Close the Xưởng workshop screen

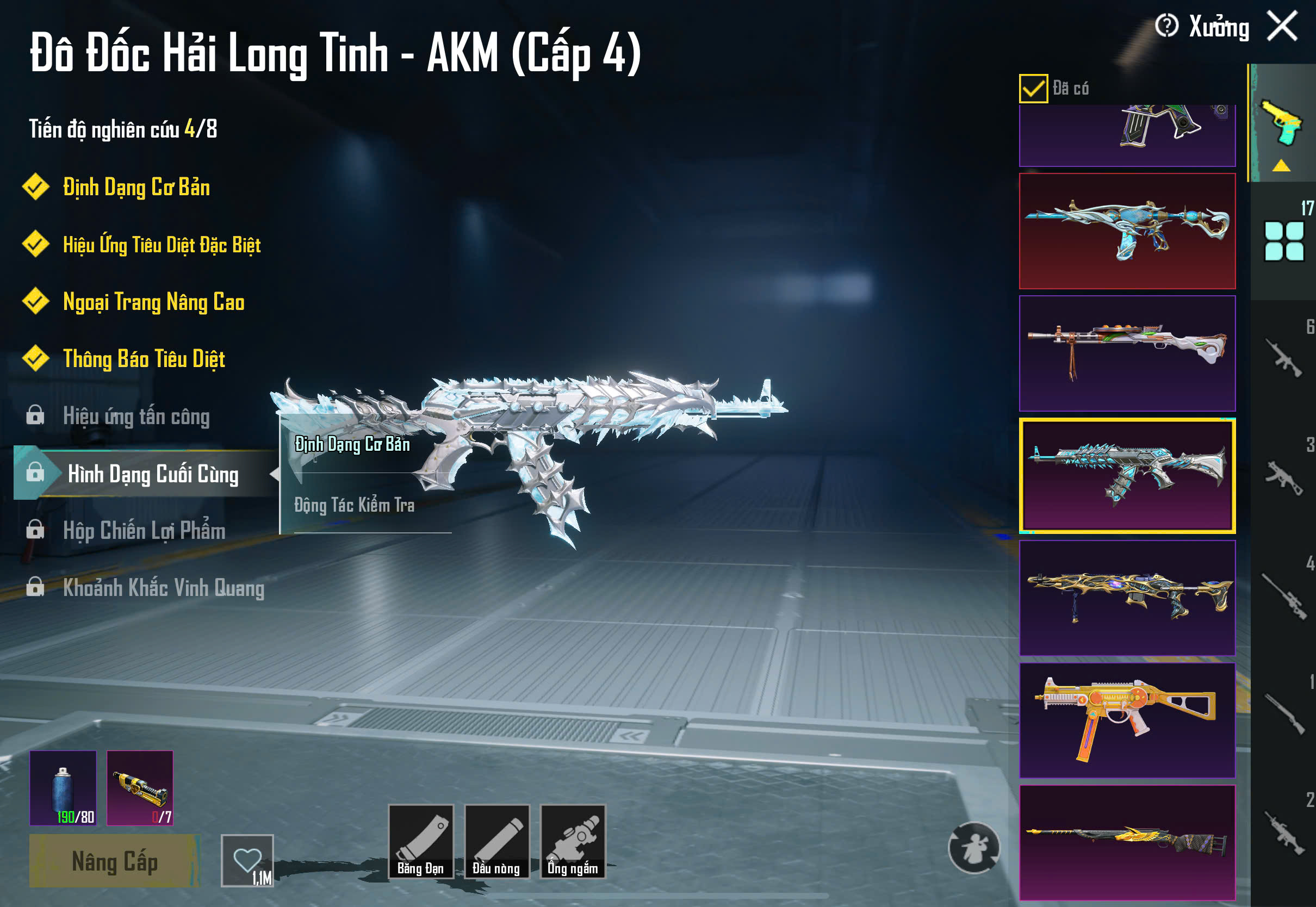click(x=1282, y=26)
